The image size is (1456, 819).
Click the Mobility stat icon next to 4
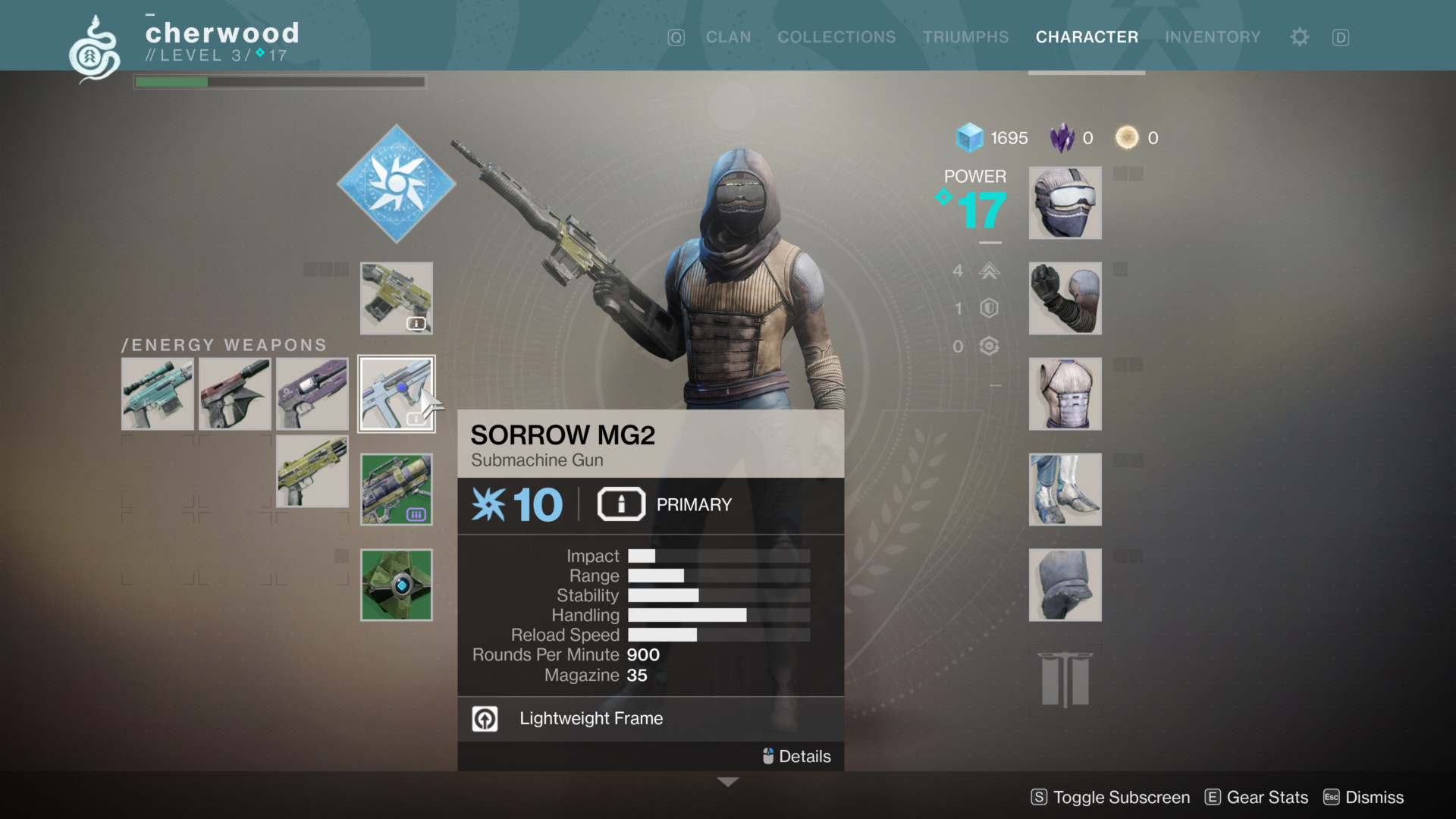[x=988, y=271]
